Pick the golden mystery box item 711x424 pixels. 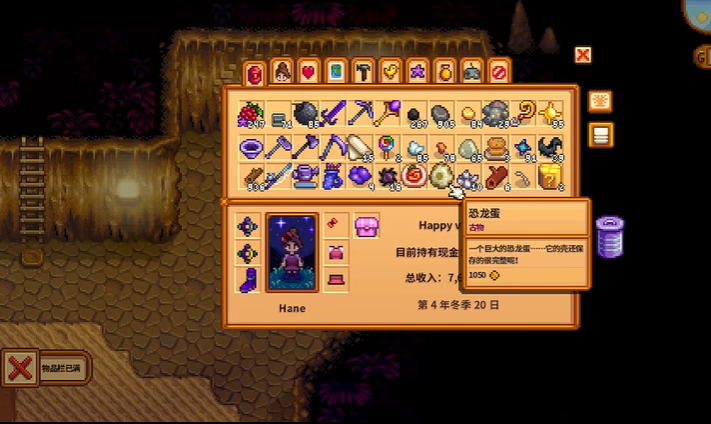point(549,176)
